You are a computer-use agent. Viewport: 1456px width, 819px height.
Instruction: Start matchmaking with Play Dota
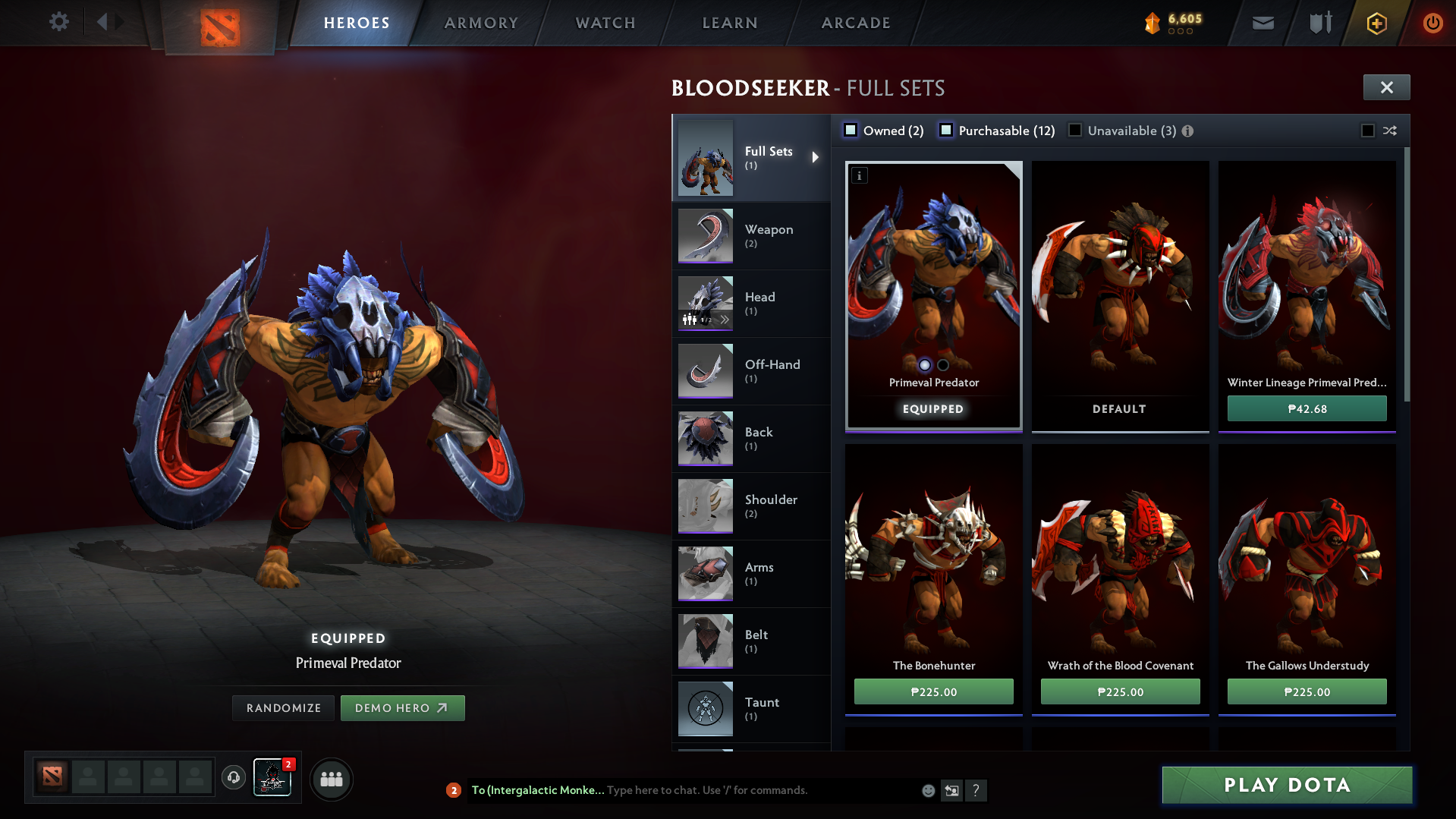(1287, 785)
